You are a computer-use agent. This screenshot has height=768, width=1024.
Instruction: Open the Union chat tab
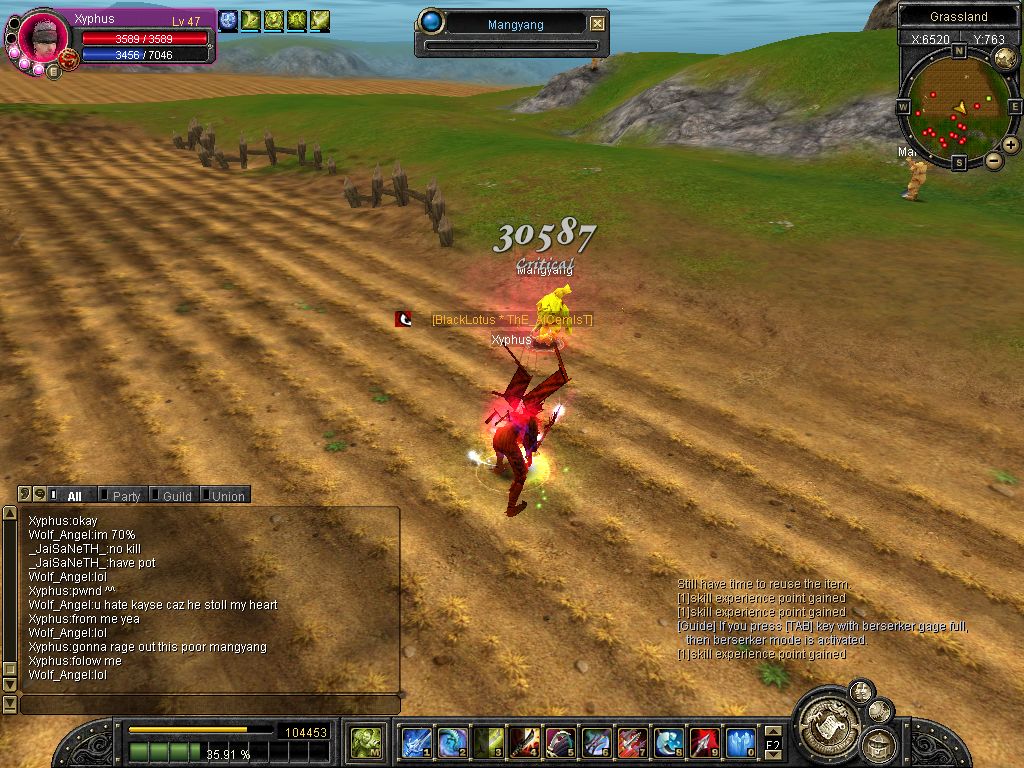227,496
